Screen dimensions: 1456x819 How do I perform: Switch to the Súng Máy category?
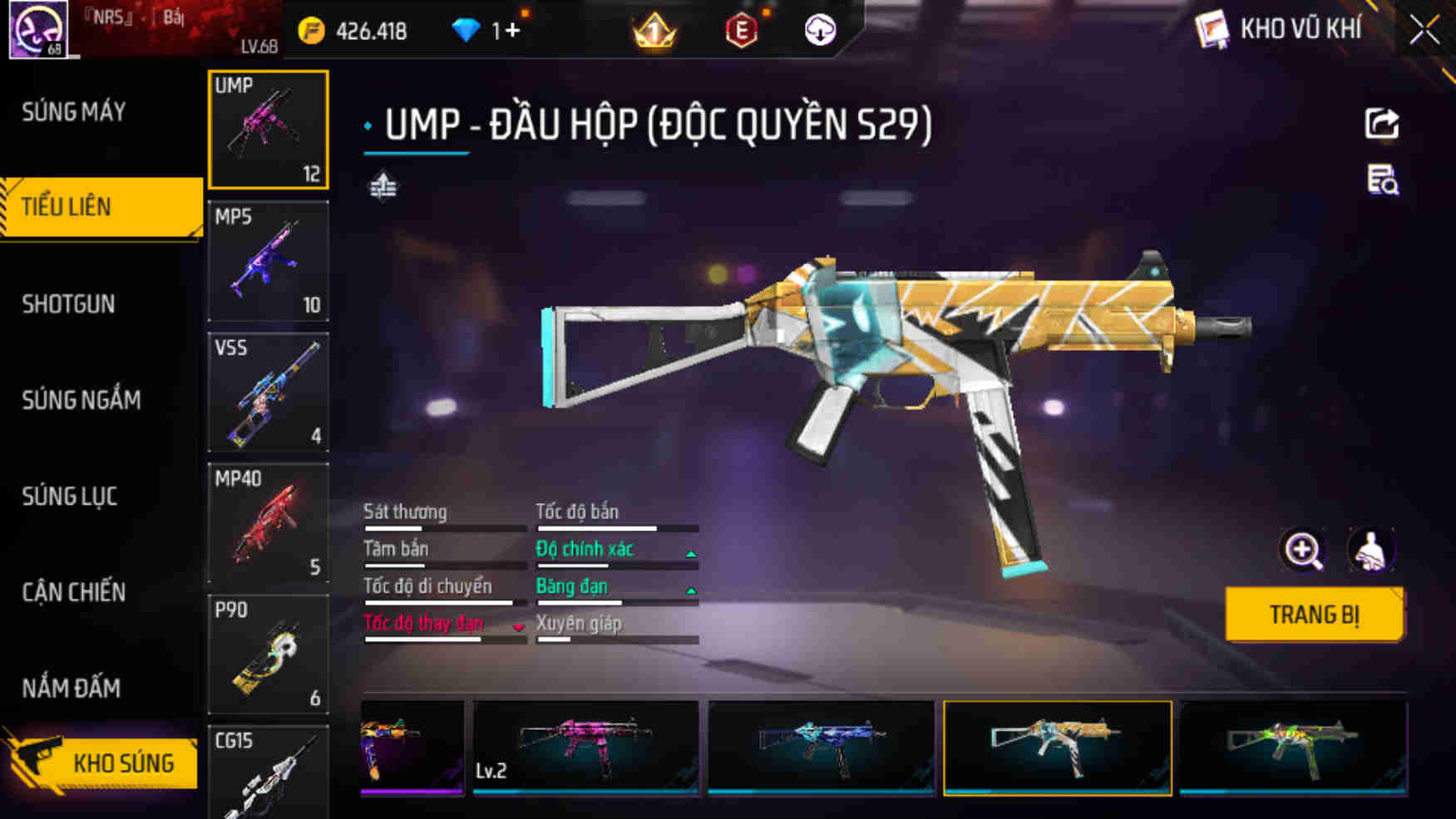pos(75,111)
